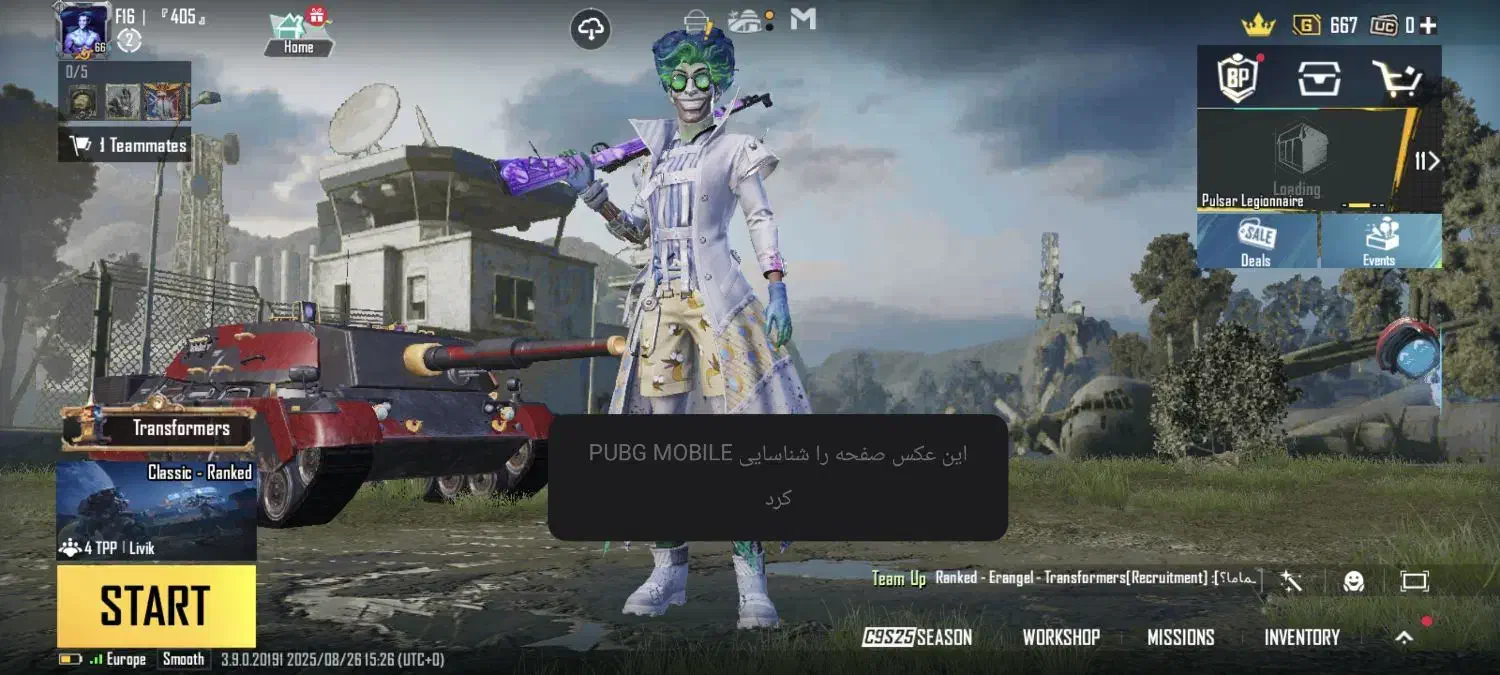The image size is (1500, 675).
Task: Add UC with the plus button
Action: (1428, 25)
